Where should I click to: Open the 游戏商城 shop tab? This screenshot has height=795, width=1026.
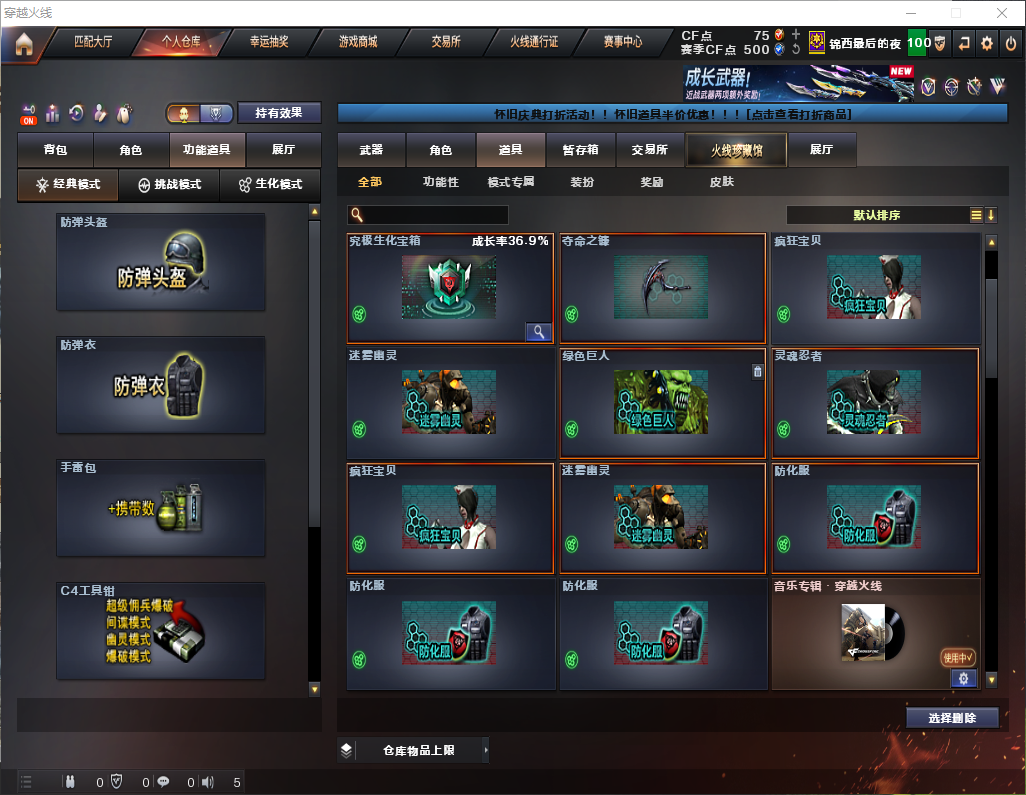(357, 42)
